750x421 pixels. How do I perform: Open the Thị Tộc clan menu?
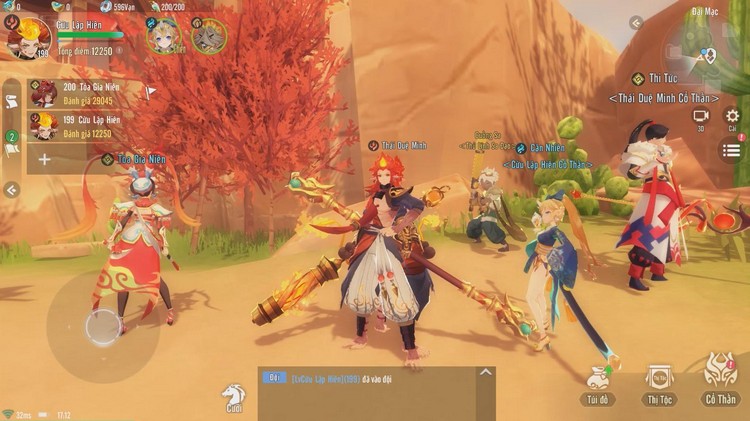pos(659,384)
